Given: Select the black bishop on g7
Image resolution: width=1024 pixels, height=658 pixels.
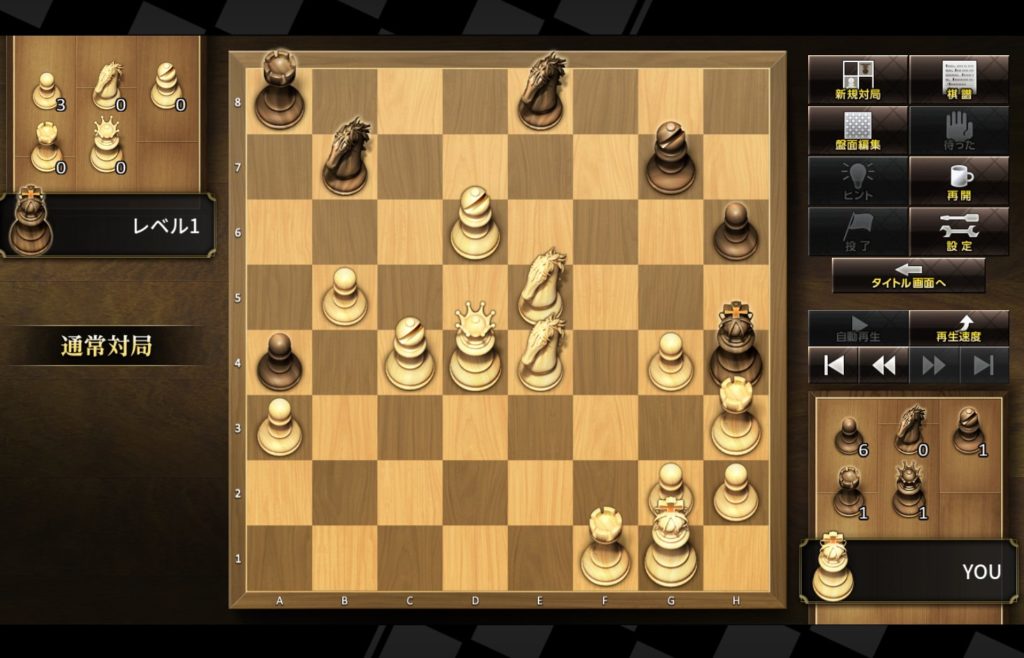Looking at the screenshot, I should pos(670,160).
